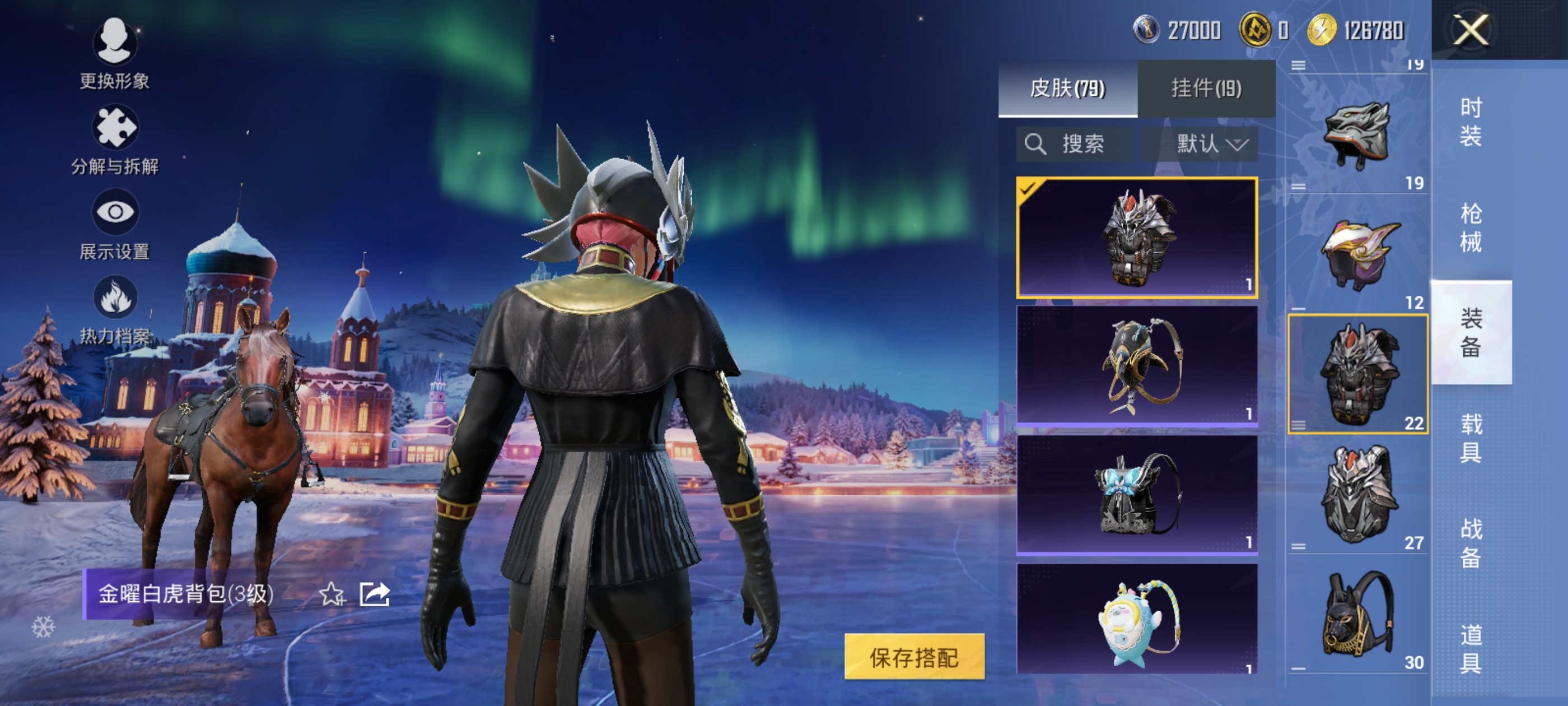Click the 搜索 search field

click(x=1074, y=145)
